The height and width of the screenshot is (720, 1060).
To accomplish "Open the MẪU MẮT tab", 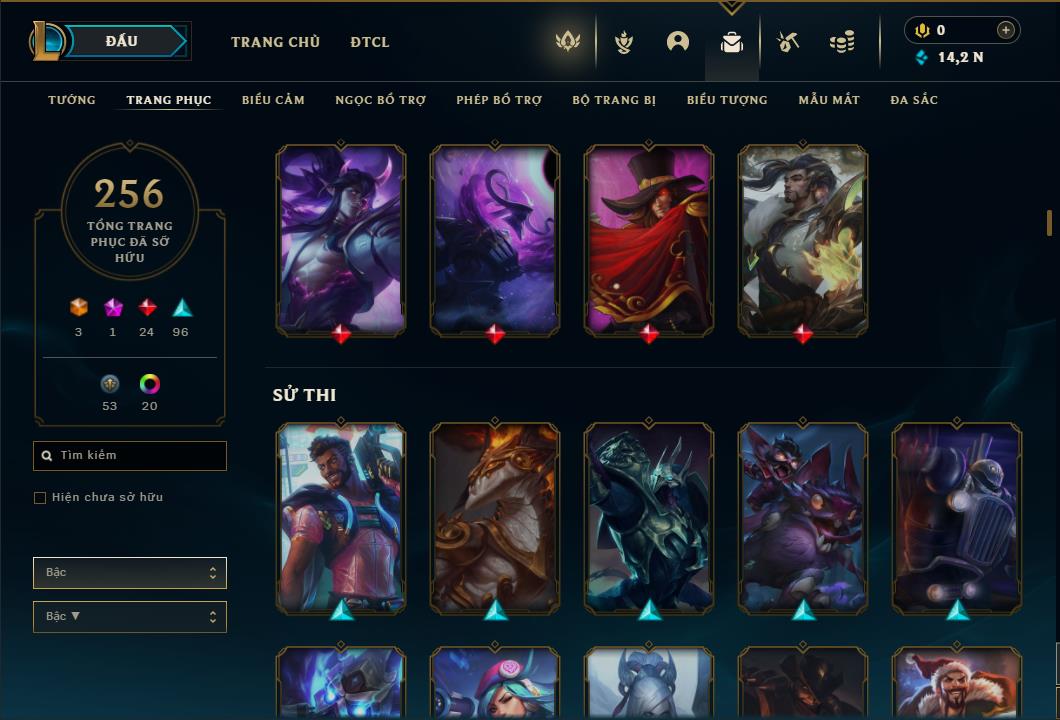I will click(829, 100).
